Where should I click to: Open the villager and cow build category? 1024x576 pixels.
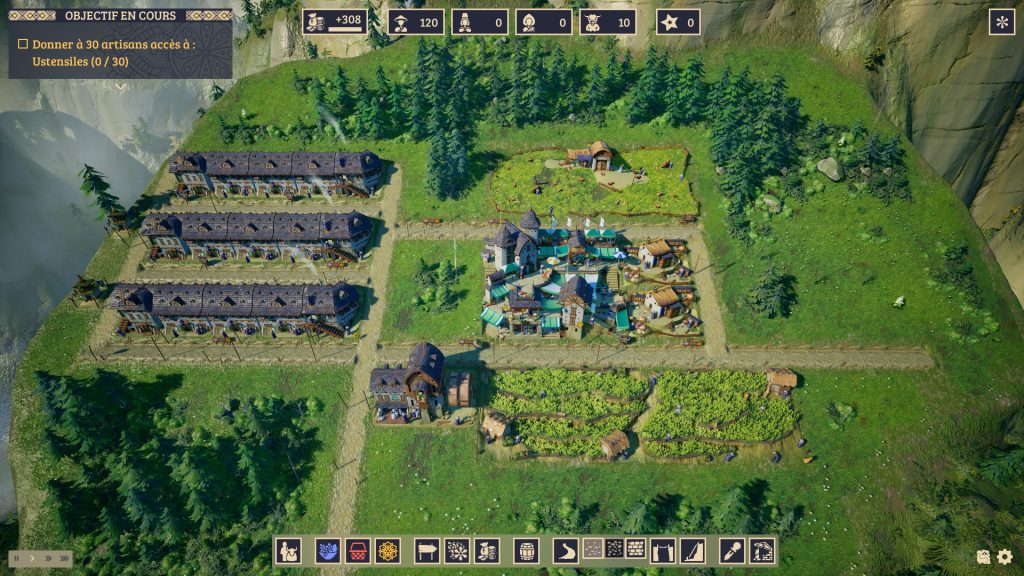pos(289,550)
